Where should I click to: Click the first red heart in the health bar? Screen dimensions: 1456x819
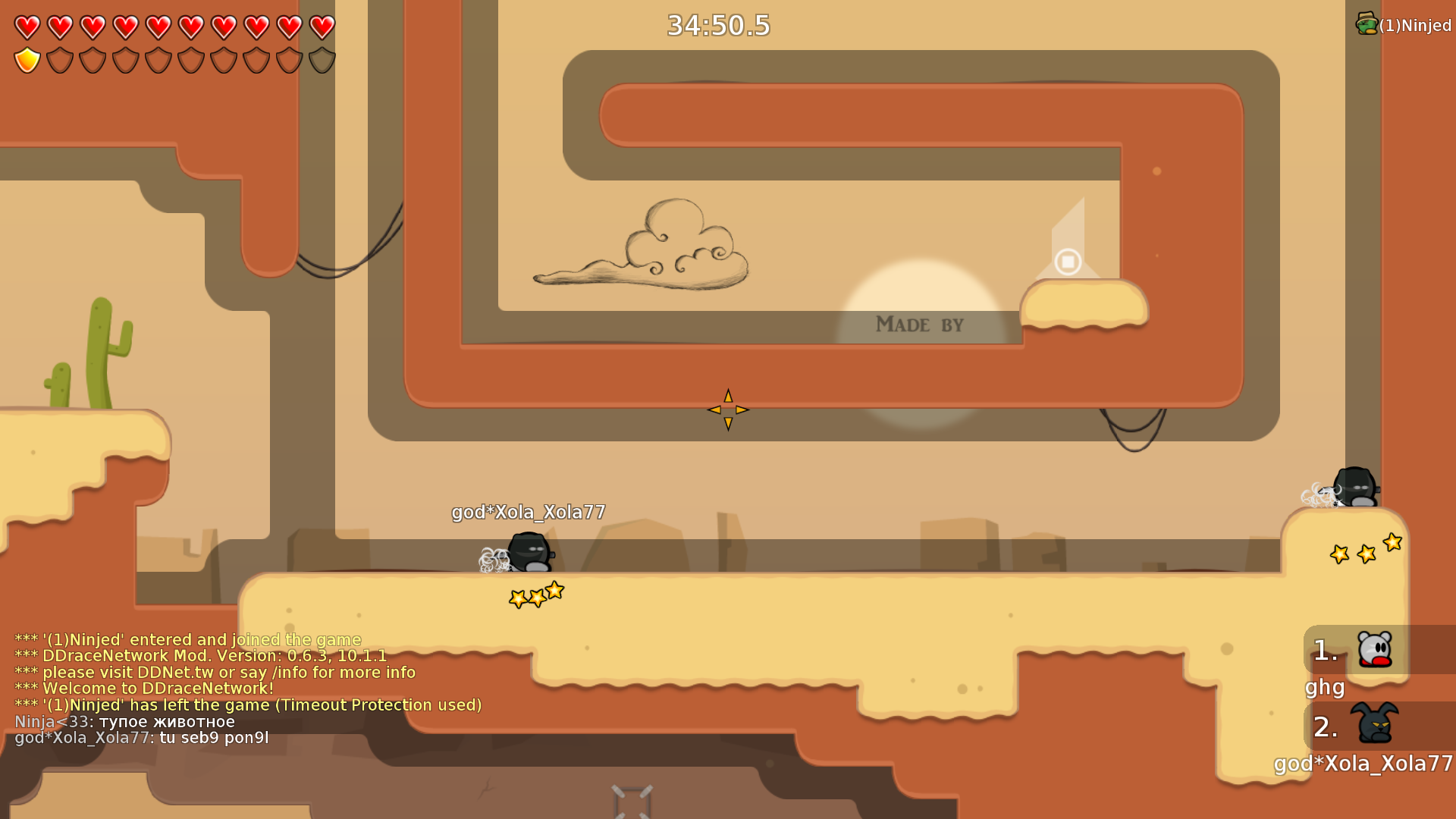pos(27,27)
